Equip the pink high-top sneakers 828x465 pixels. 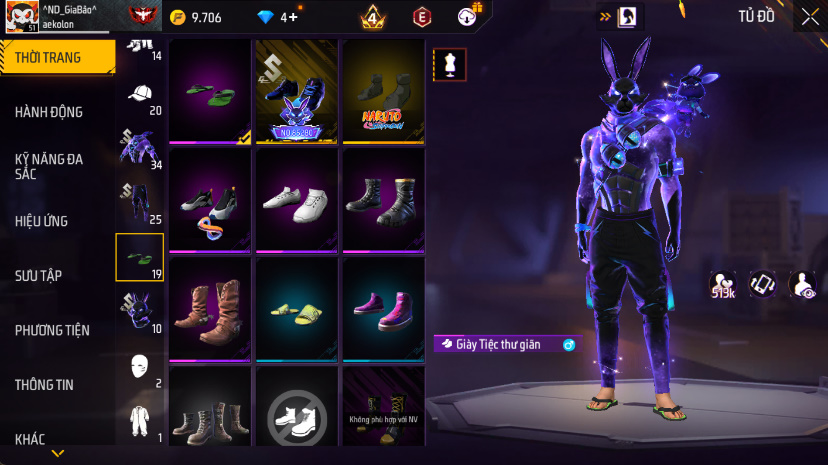(384, 308)
